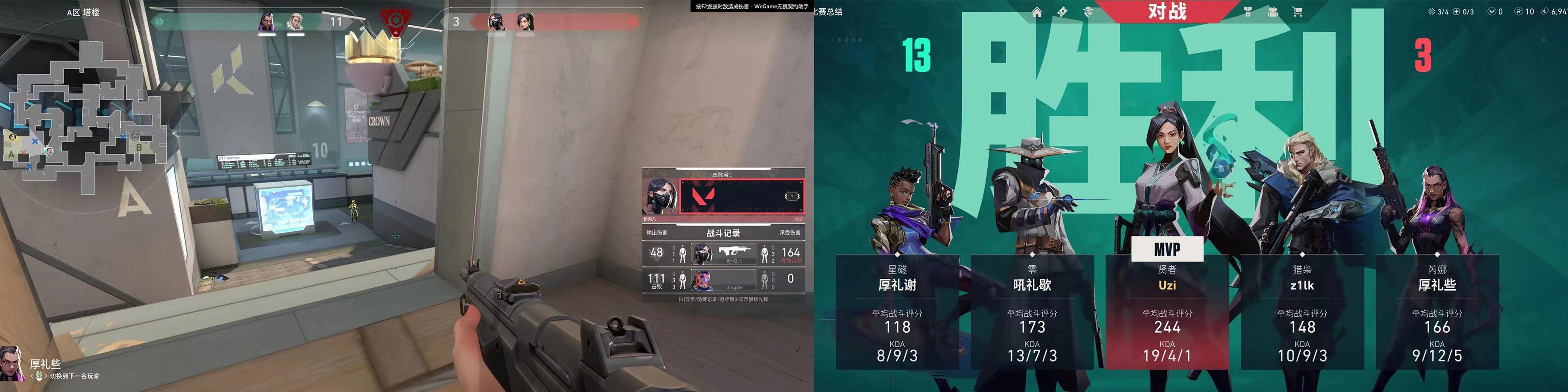Click the killer's player card banner
Screen dimensions: 1568x392
pyautogui.click(x=741, y=196)
